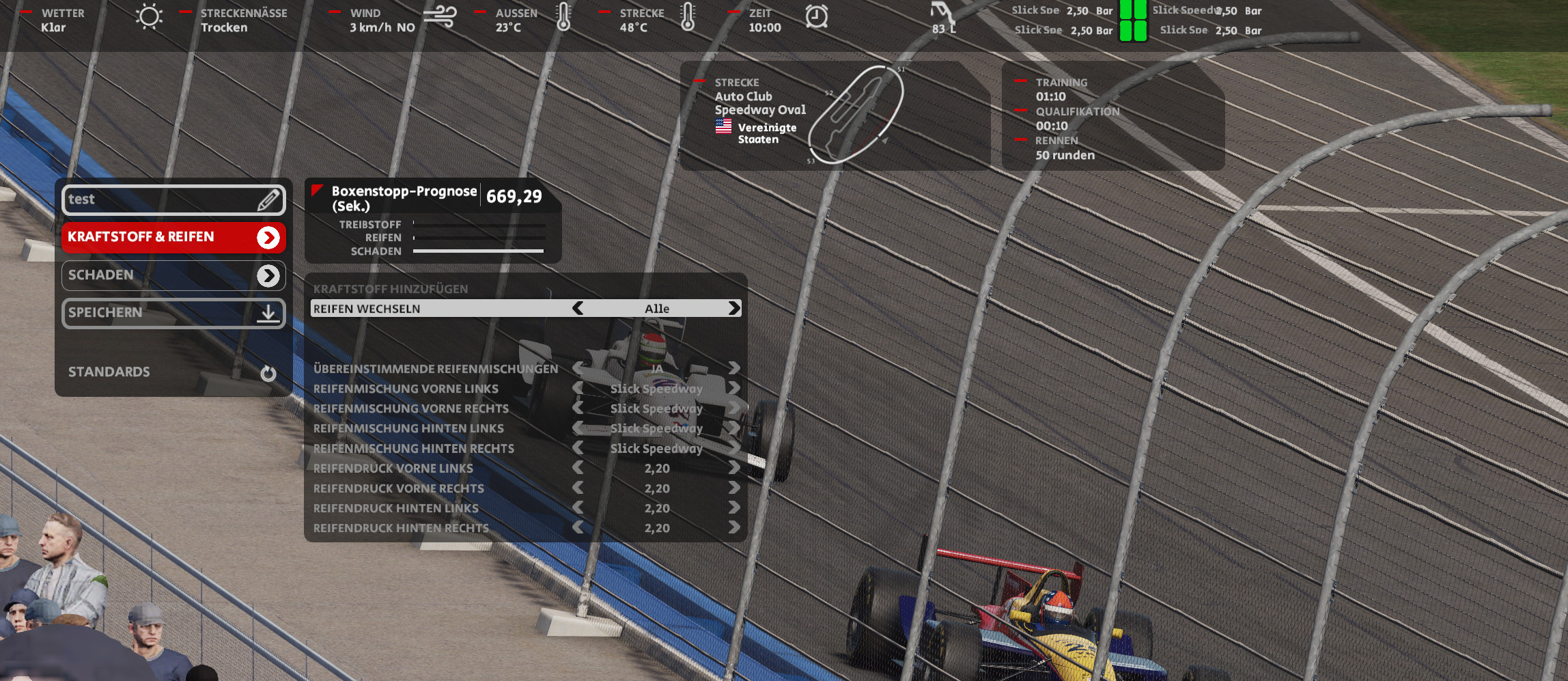This screenshot has height=681, width=1568.
Task: Increase Reifendruck Hinten Links pressure
Action: (734, 508)
